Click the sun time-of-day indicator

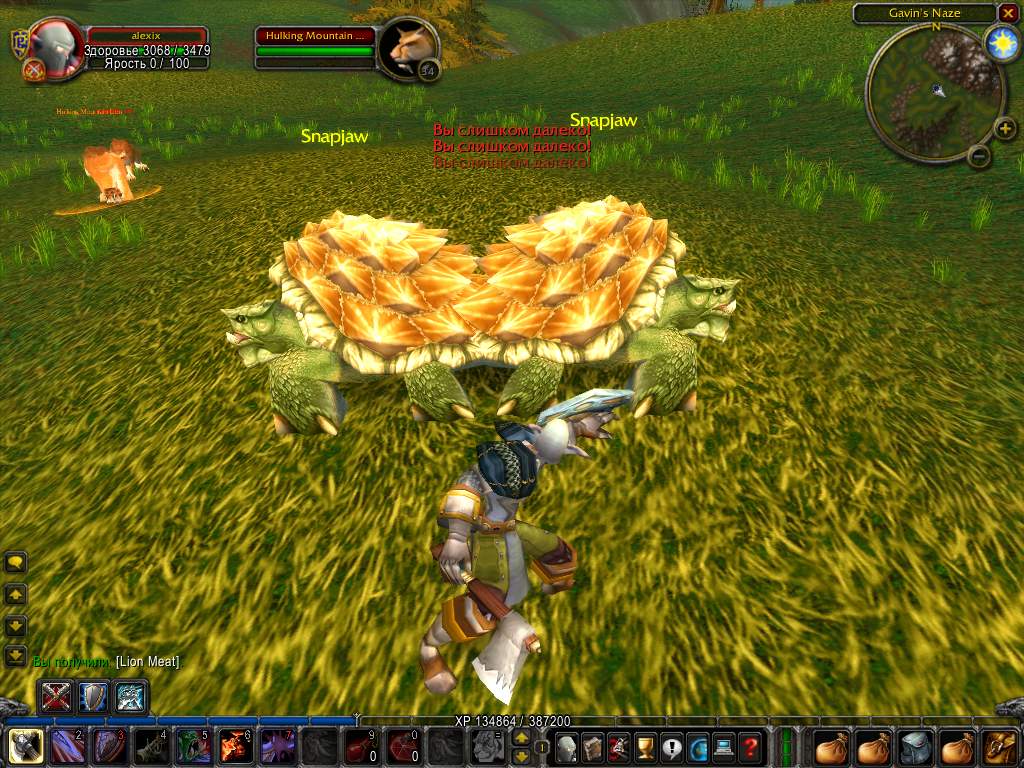tap(1000, 44)
